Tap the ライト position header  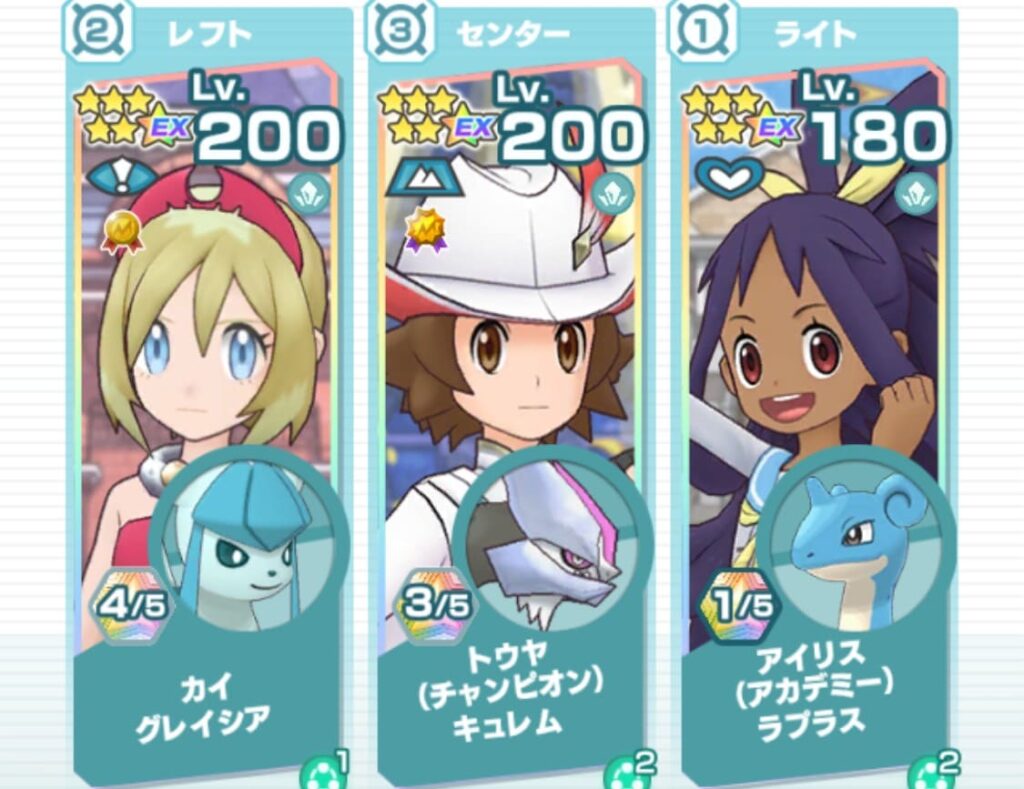coord(816,34)
